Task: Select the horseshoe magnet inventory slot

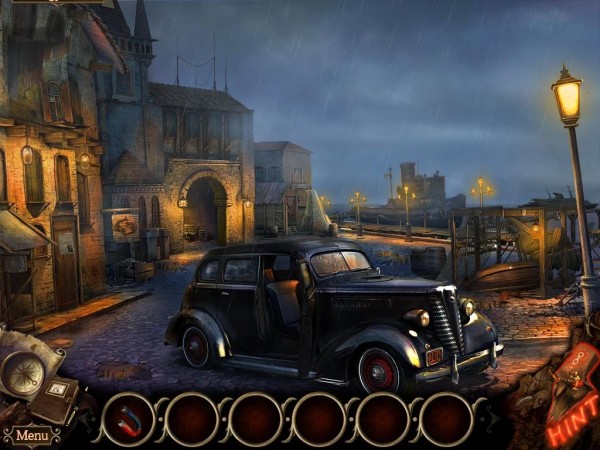Action: 128,418
